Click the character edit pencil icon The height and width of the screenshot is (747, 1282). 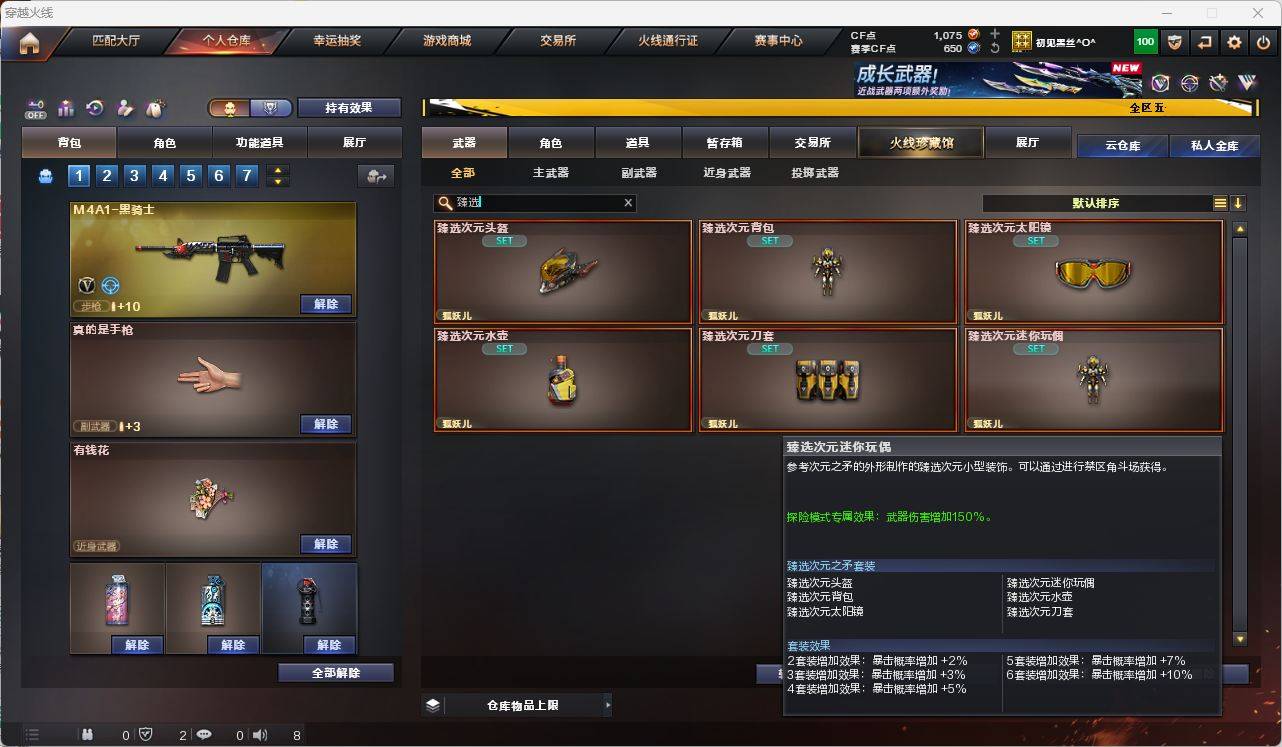coord(124,108)
